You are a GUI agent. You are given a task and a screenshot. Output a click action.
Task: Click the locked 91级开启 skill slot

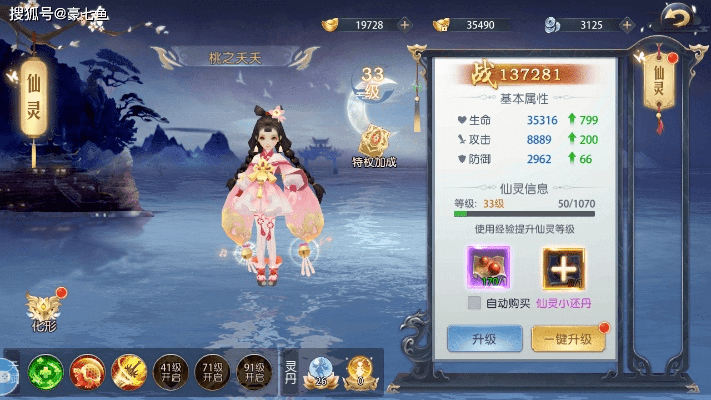(x=252, y=374)
